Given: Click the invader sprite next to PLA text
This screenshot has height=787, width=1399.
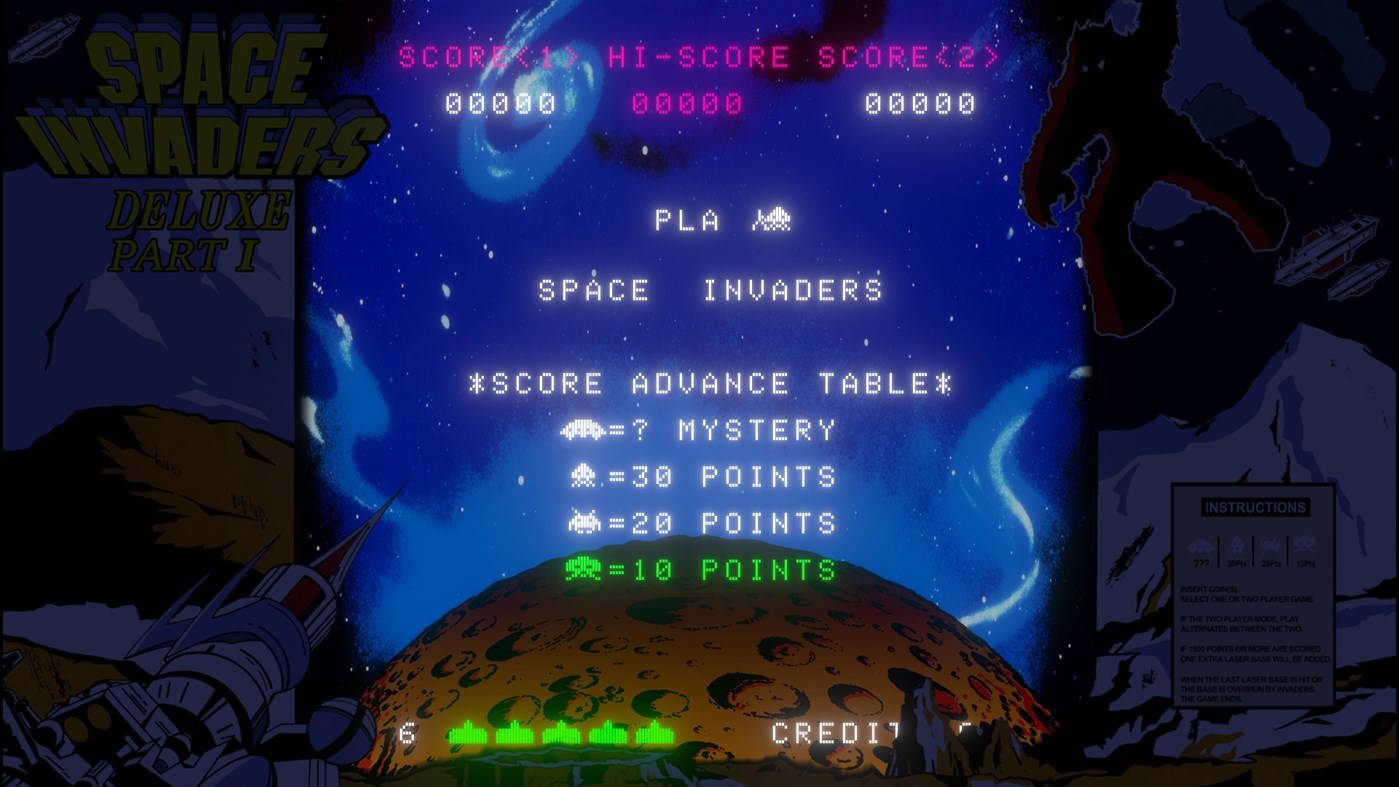Looking at the screenshot, I should [x=769, y=219].
